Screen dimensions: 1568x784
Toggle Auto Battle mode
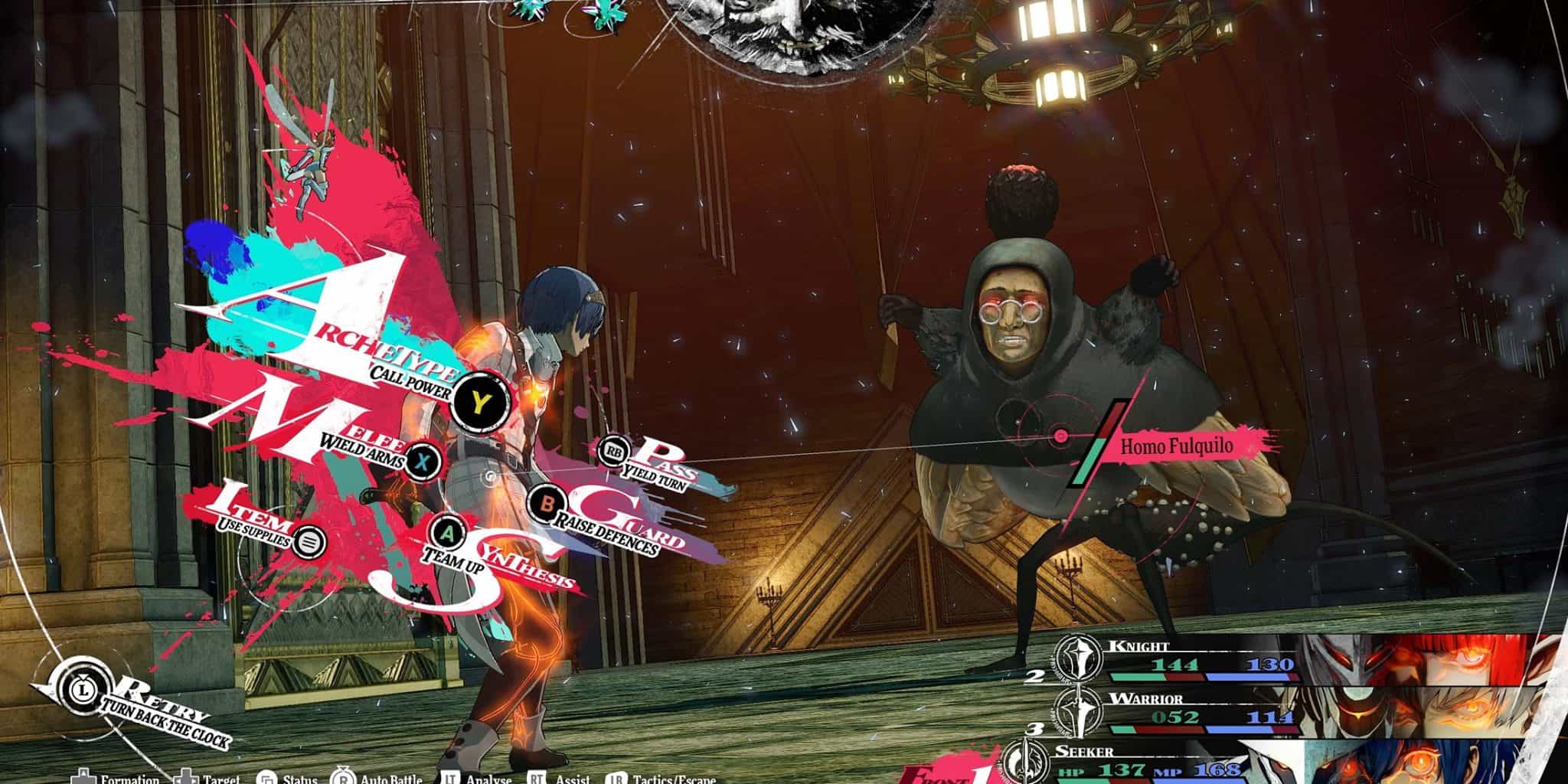(343, 778)
